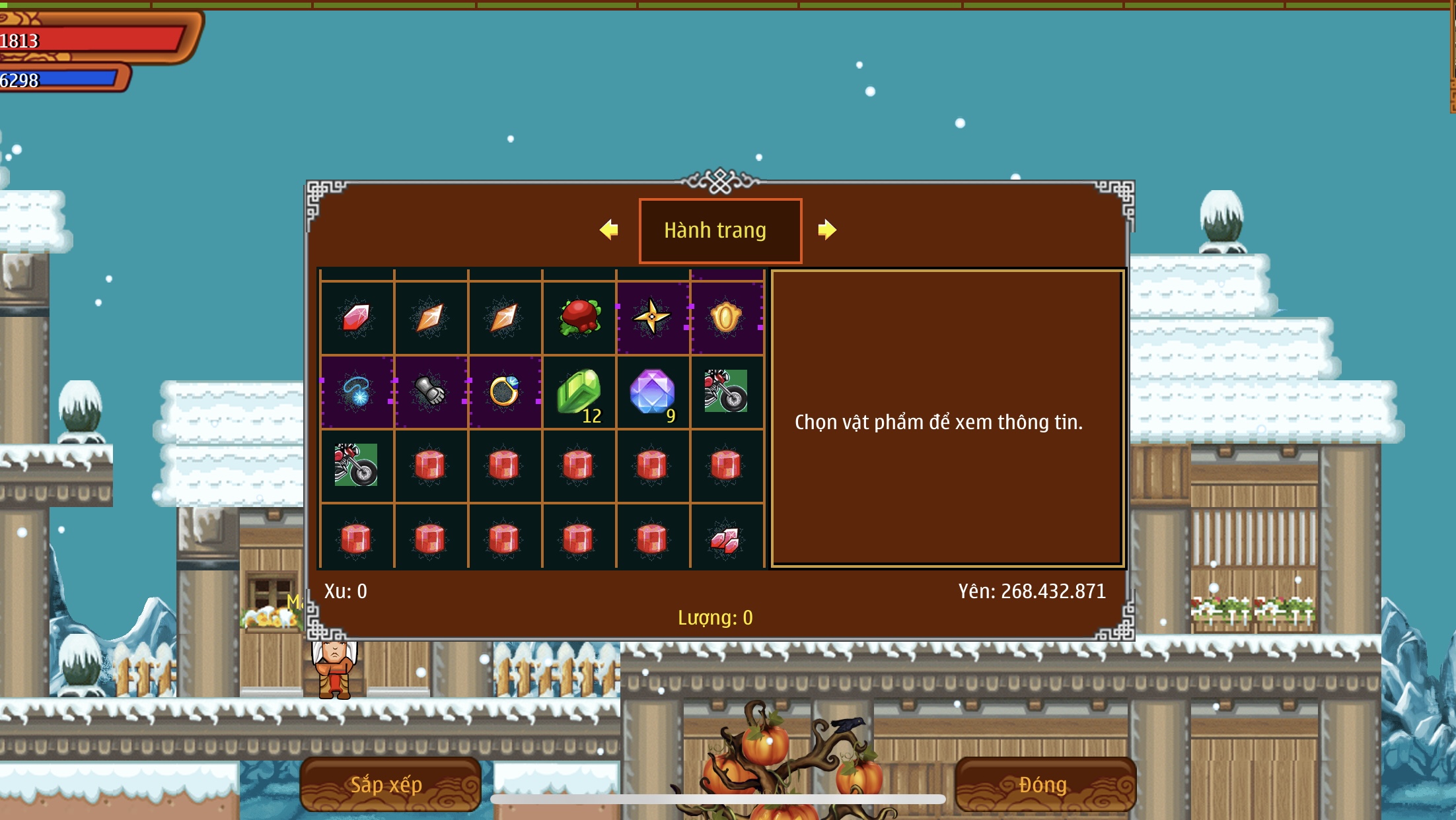Switch to the next tab with right arrow
Screen dimensions: 1456x820
(826, 230)
